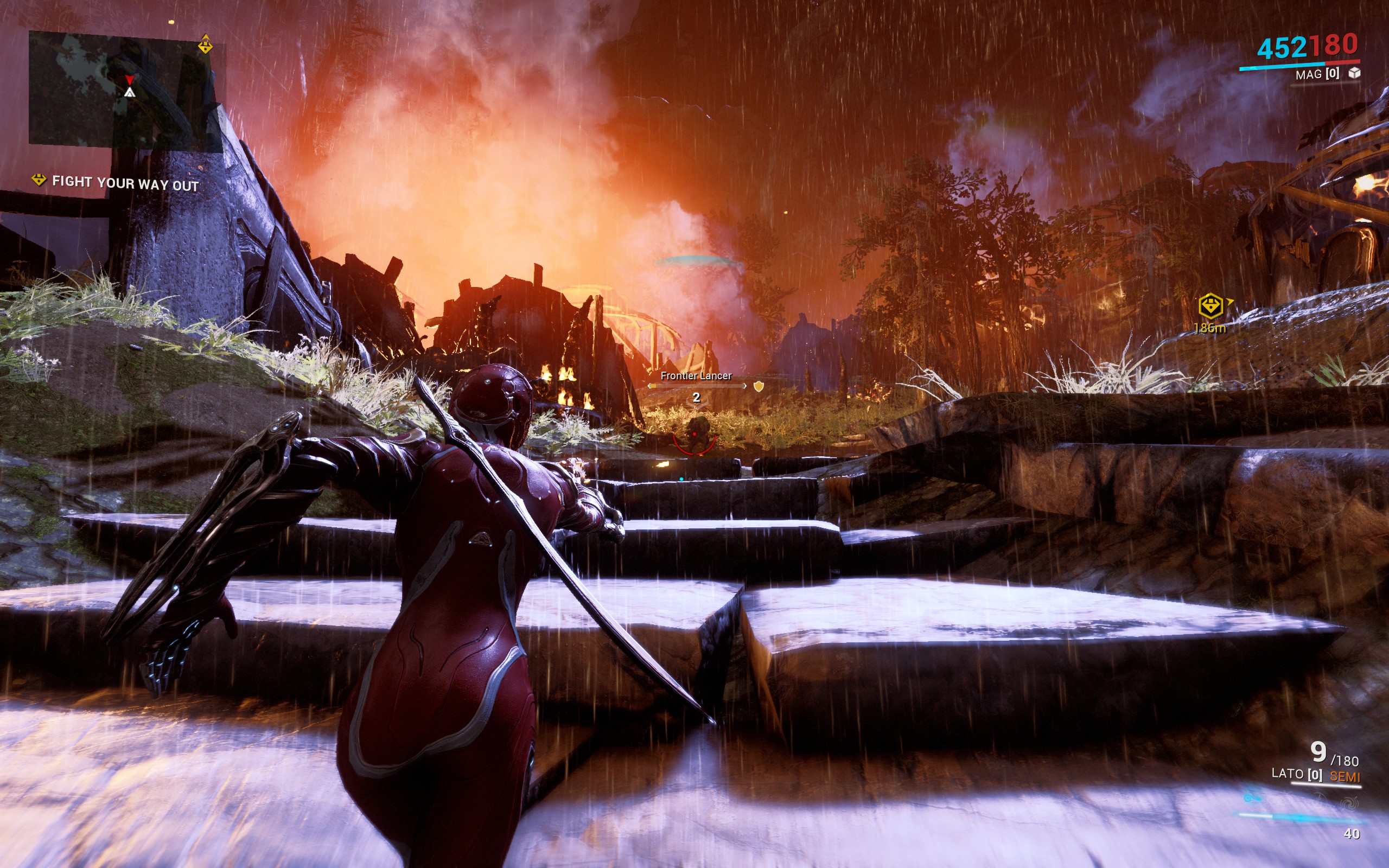Select the yellow objective marker on the minimap
The image size is (1389, 868).
[x=205, y=45]
